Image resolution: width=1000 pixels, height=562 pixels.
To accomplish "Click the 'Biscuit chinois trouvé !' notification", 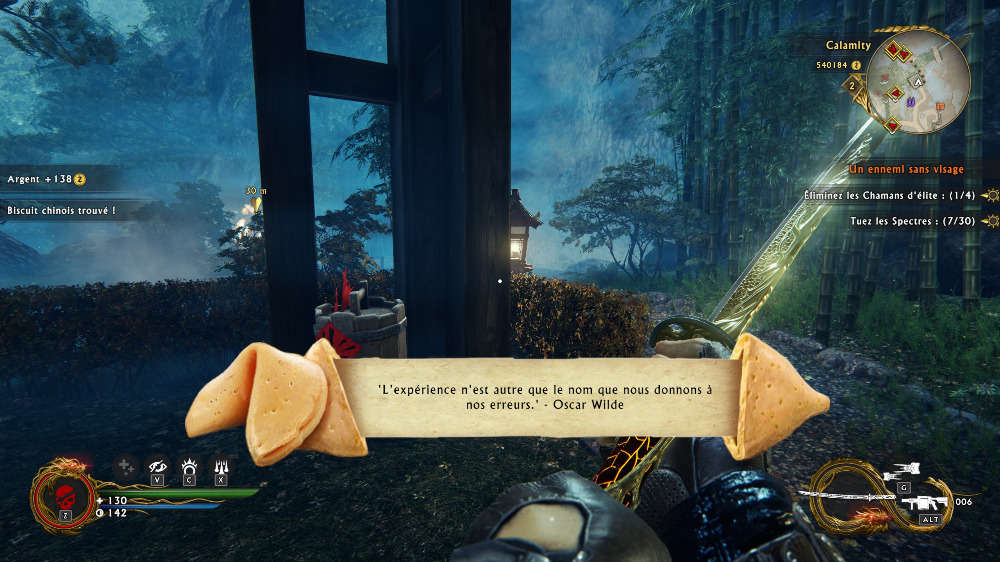I will pos(61,211).
